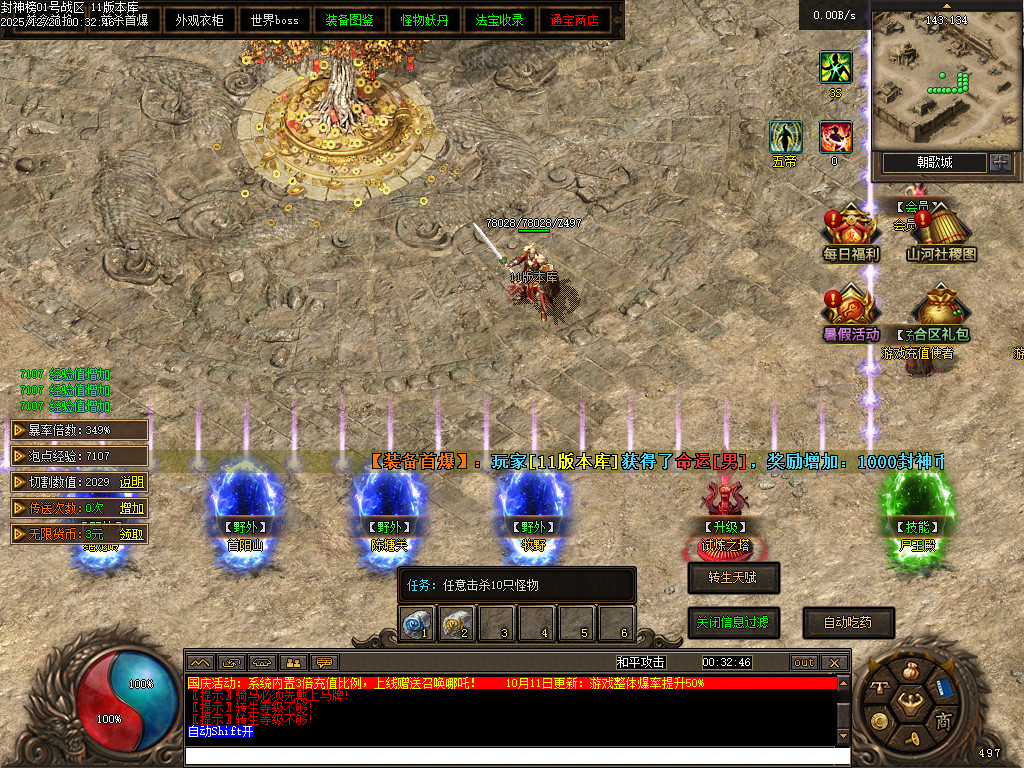The image size is (1024, 768).
Task: Open the 每日福利 daily rewards icon
Action: coord(851,233)
